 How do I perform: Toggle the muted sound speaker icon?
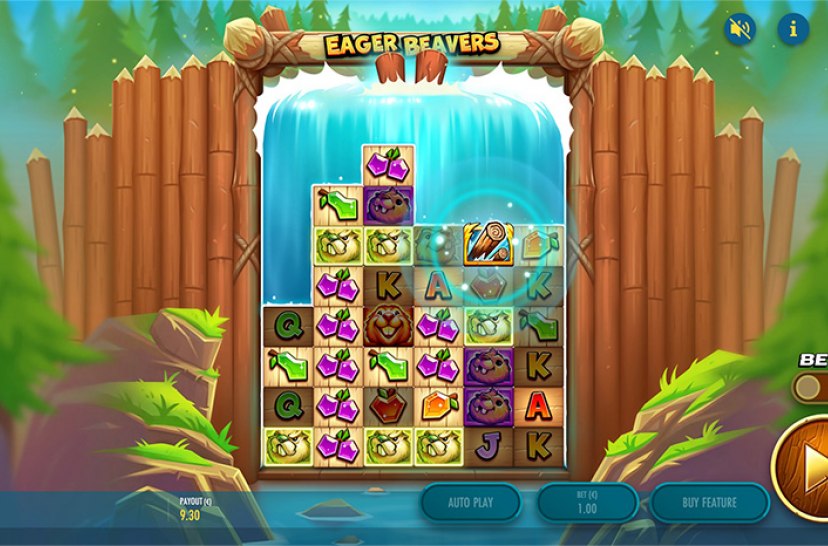[740, 29]
